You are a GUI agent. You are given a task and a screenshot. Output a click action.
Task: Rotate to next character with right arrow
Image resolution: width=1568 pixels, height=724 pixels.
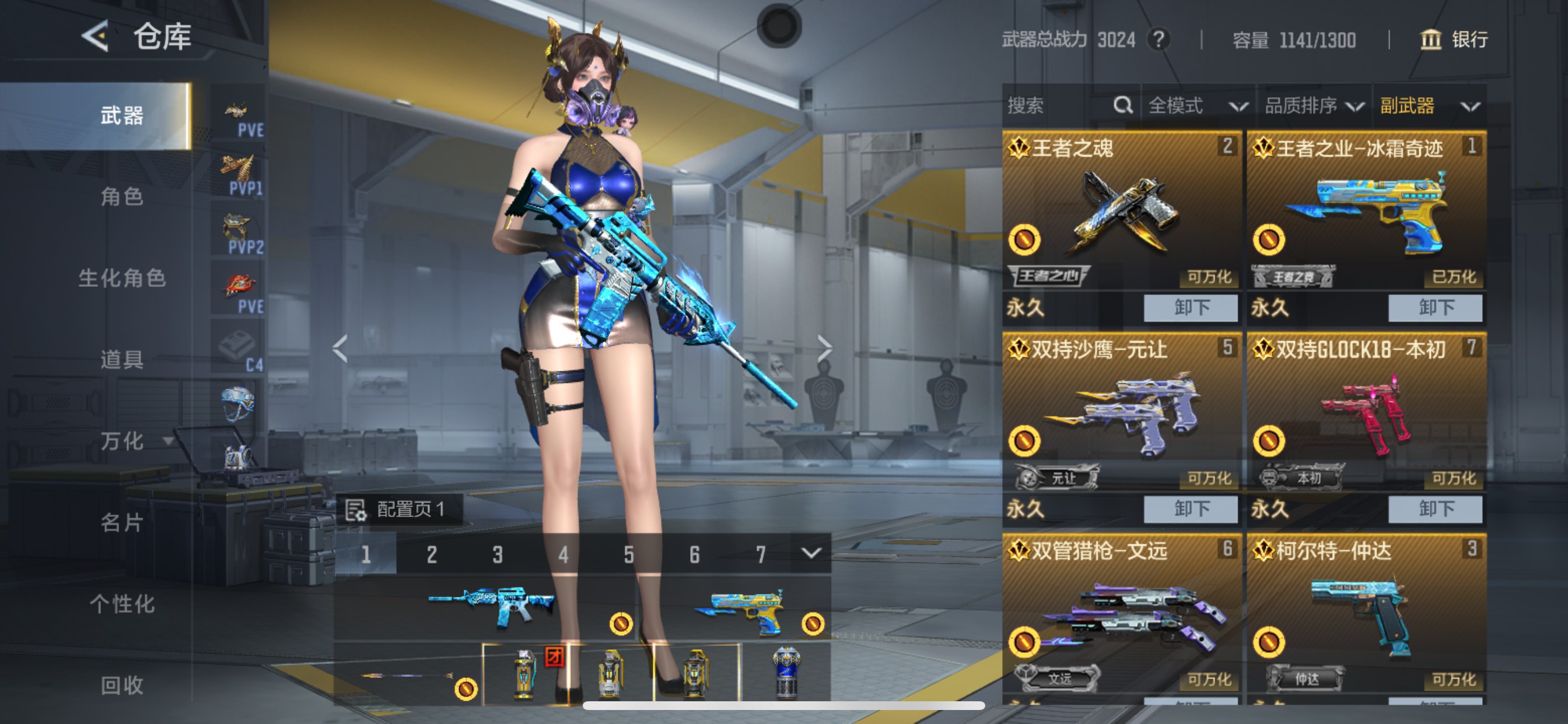point(824,348)
